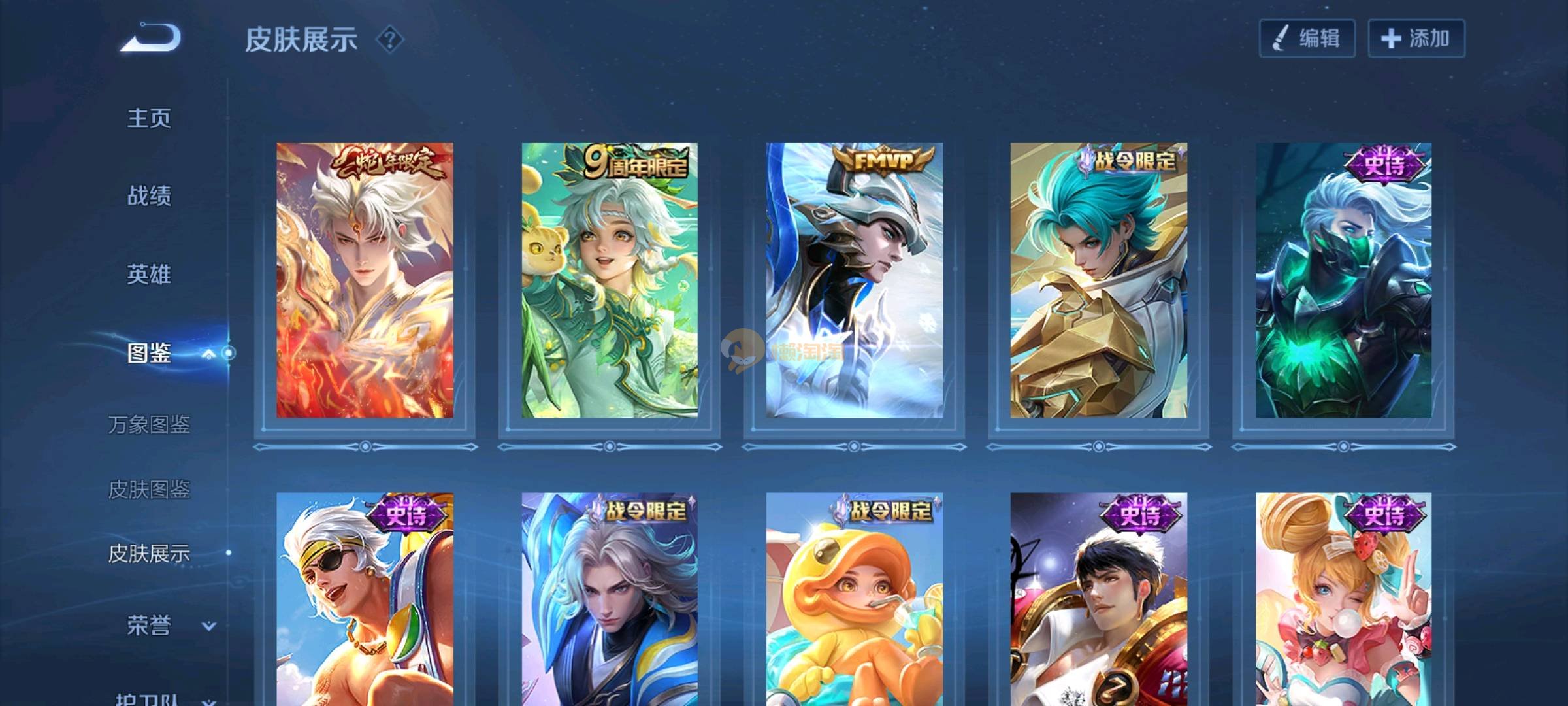Select the 蛇年限定 skin card
The width and height of the screenshot is (1568, 706).
pos(365,280)
